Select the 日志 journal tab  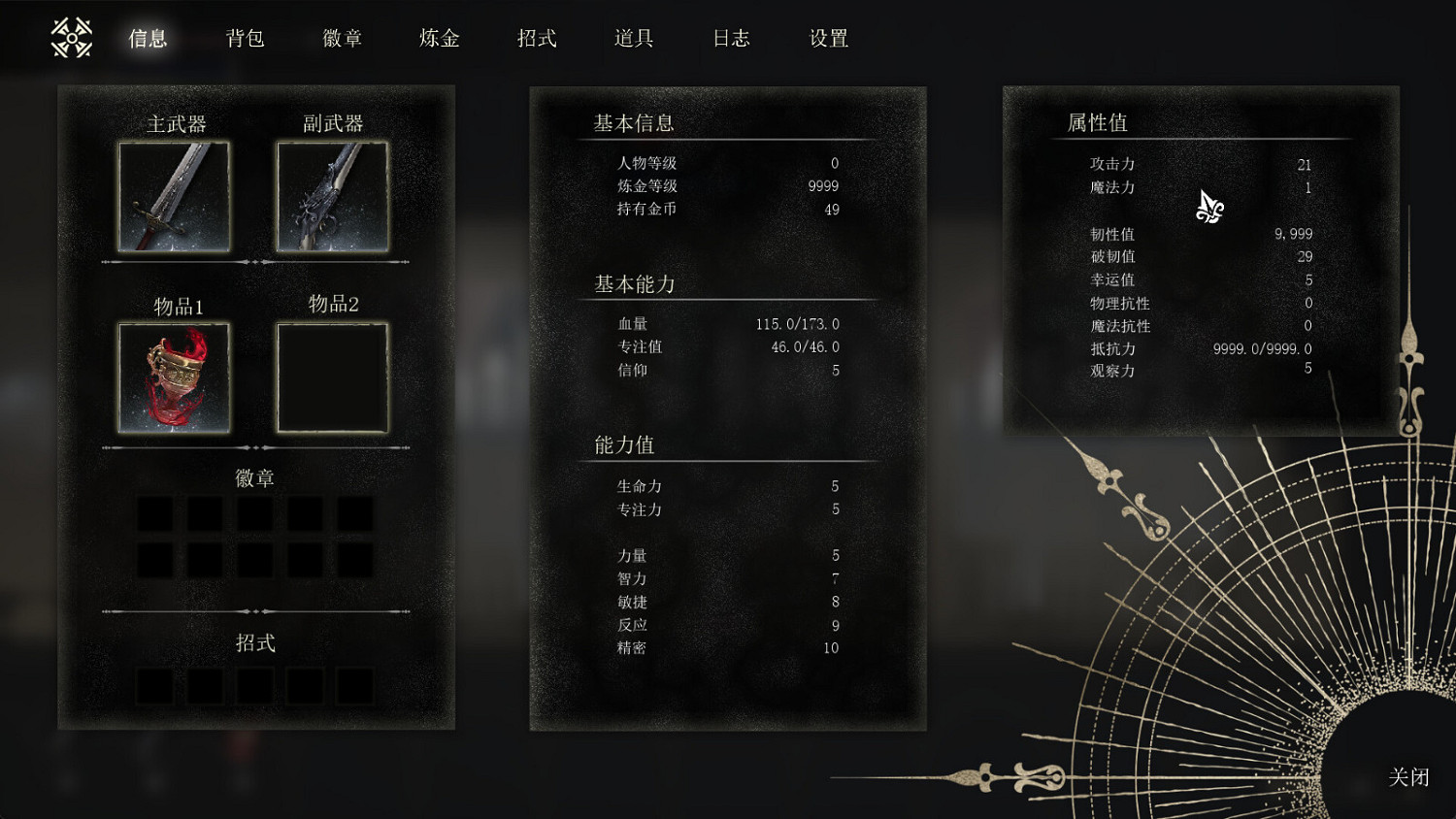730,39
